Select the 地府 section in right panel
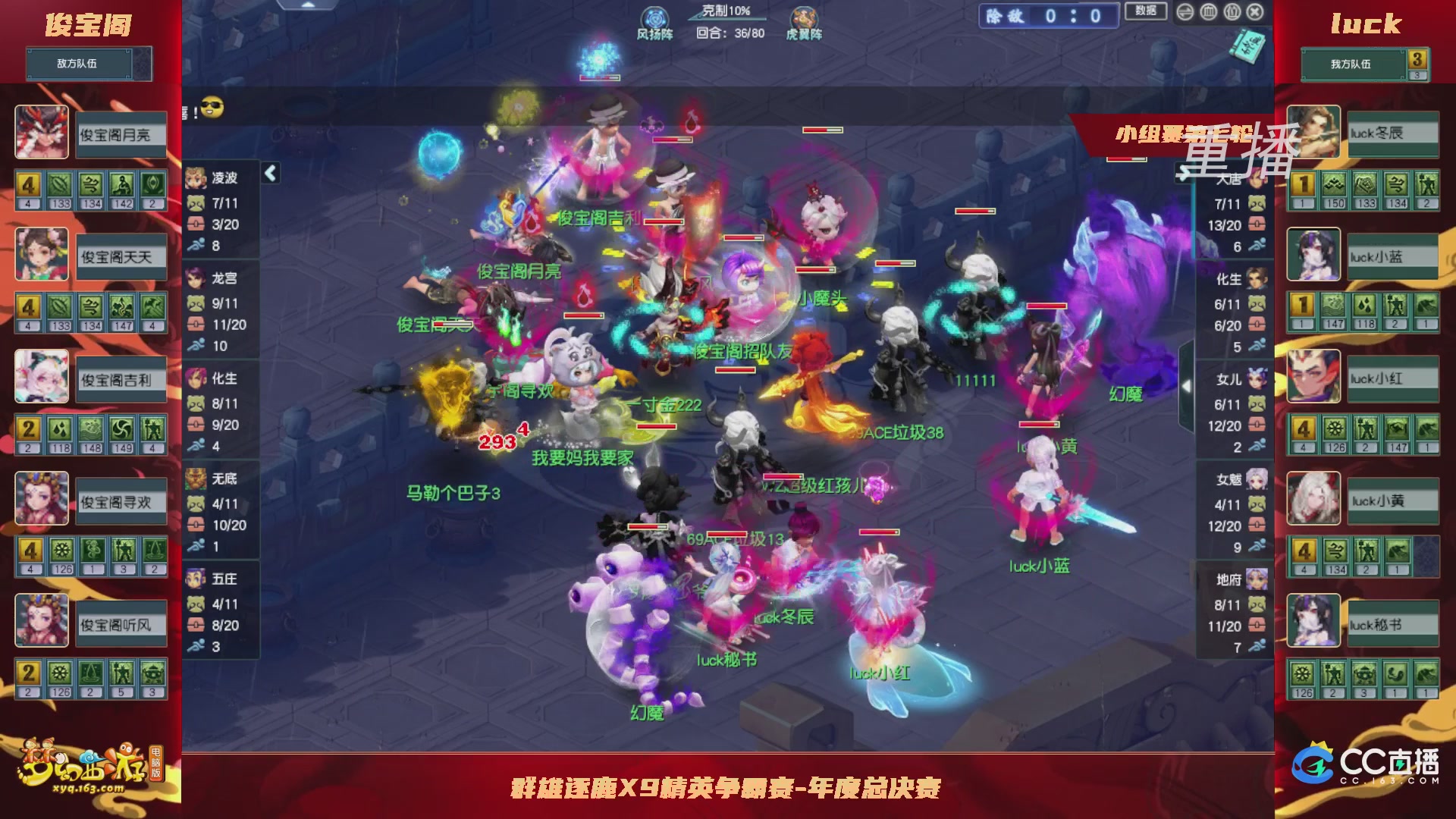Image resolution: width=1456 pixels, height=819 pixels. coord(1234,579)
